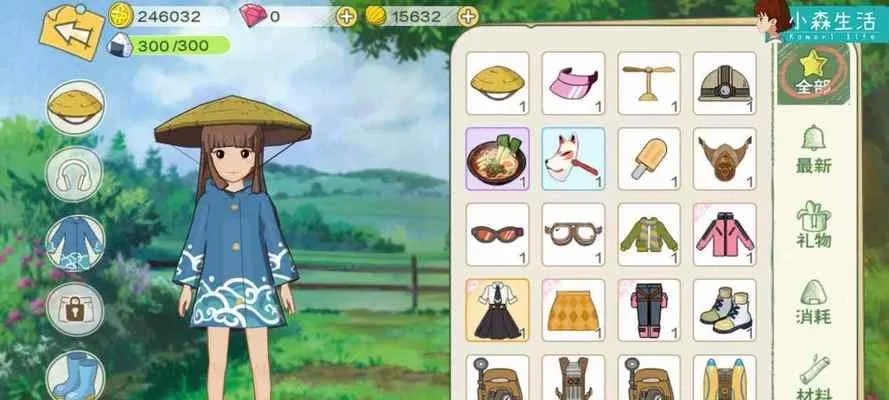Select the pink jacket item

coord(724,234)
